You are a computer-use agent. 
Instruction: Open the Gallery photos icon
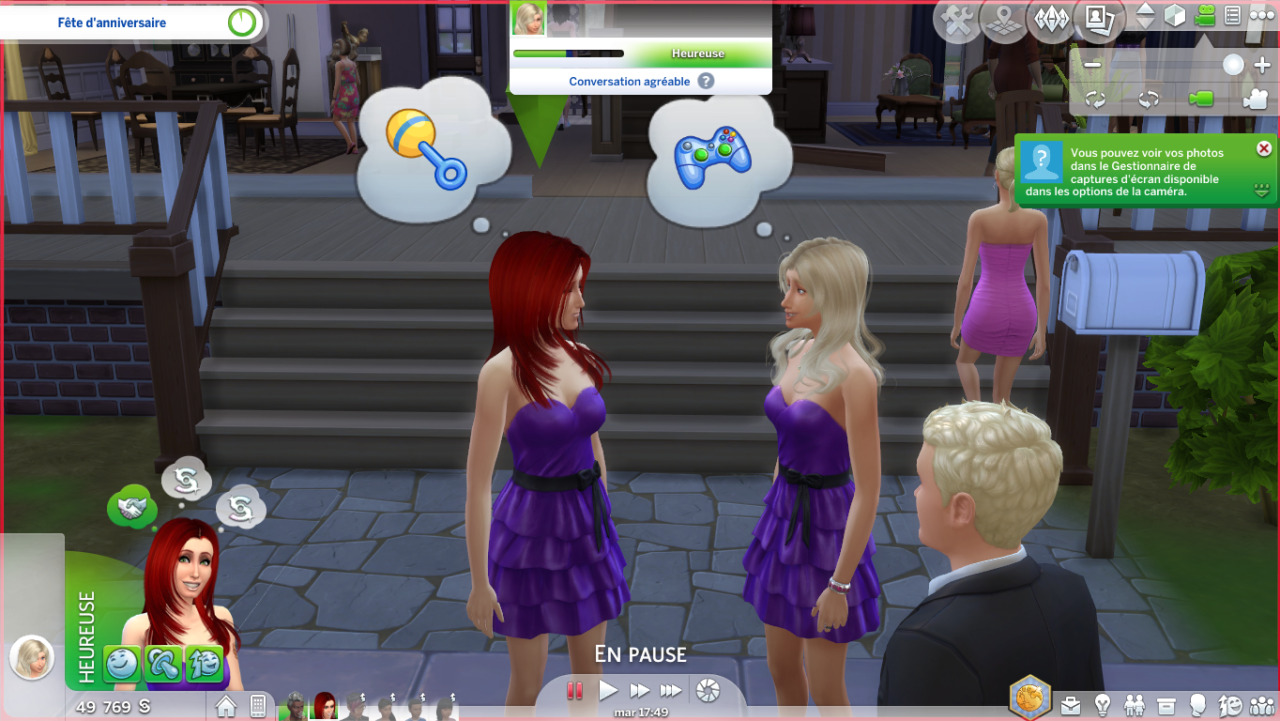(x=1099, y=20)
